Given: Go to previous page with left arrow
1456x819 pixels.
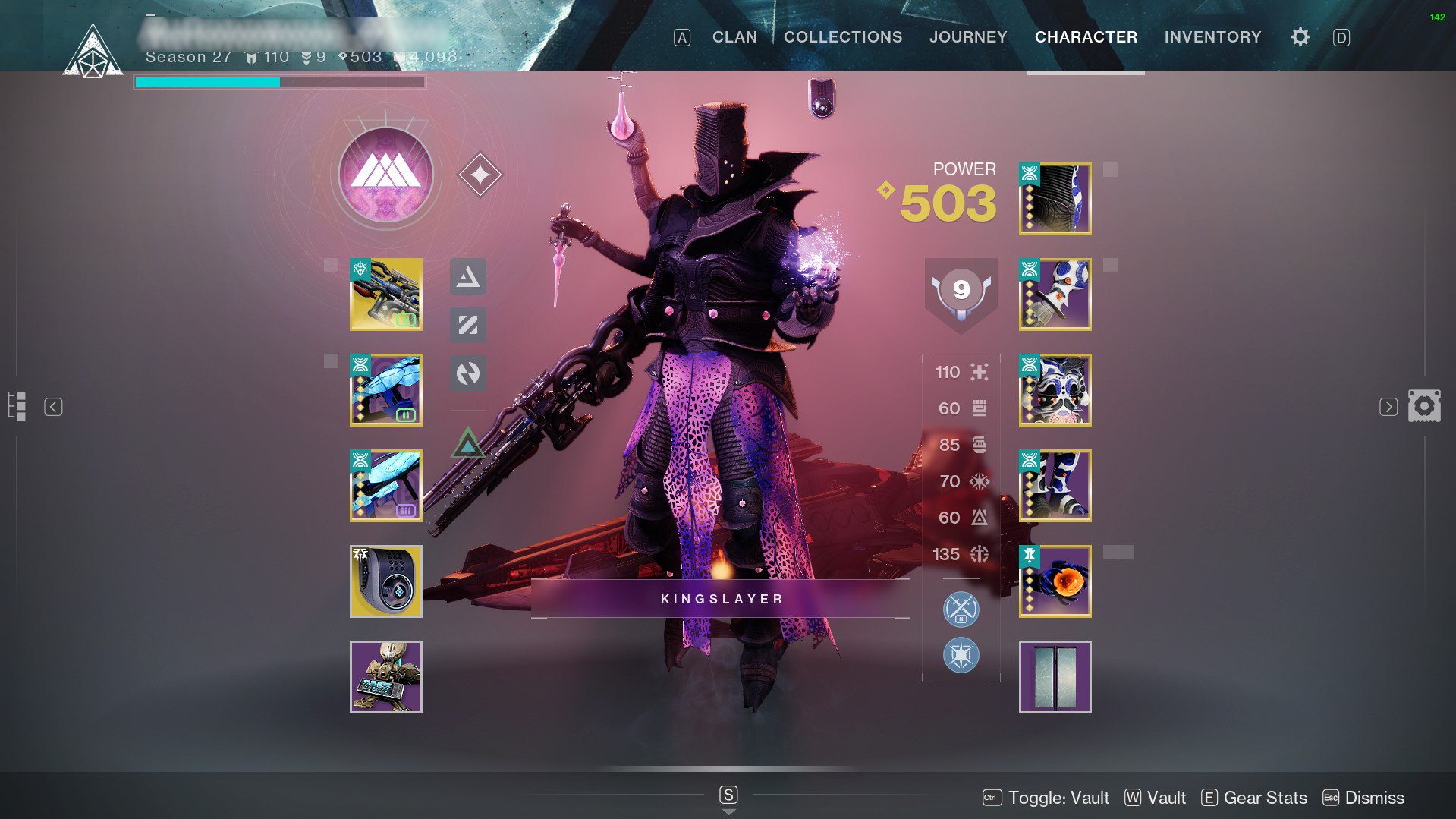Looking at the screenshot, I should click(53, 407).
